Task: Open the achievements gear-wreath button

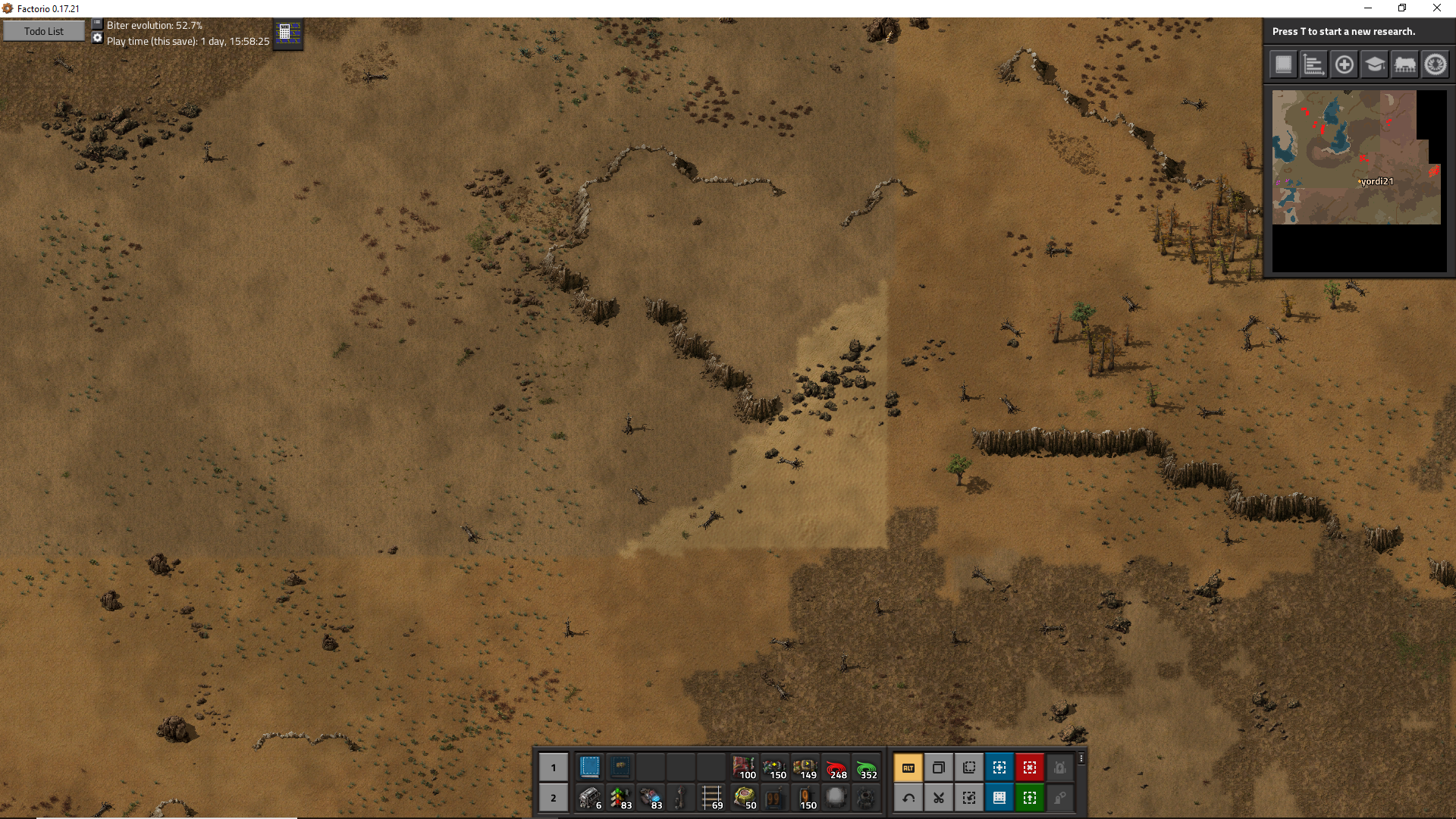Action: pyautogui.click(x=1435, y=65)
